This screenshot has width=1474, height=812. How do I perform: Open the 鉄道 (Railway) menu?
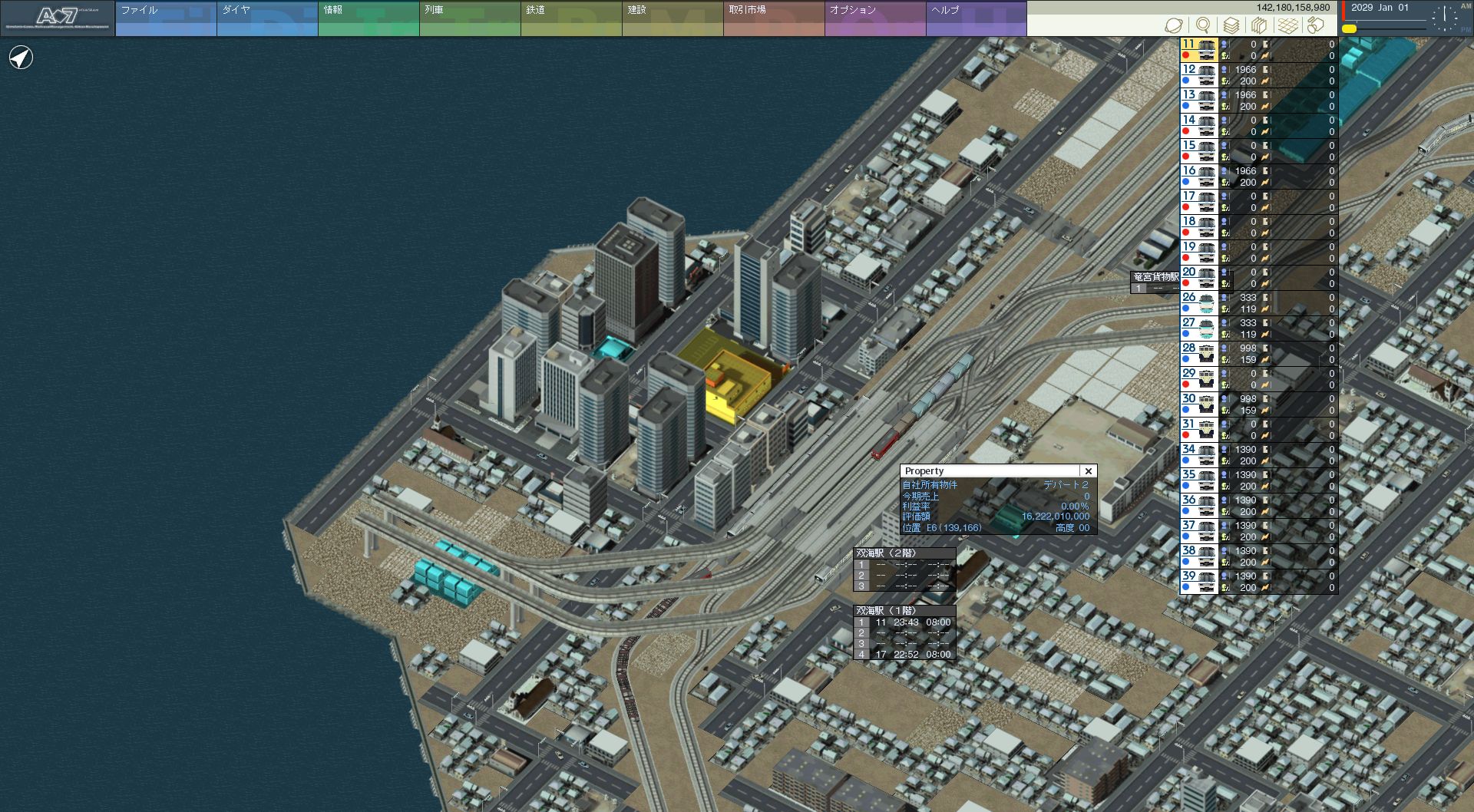[x=570, y=18]
